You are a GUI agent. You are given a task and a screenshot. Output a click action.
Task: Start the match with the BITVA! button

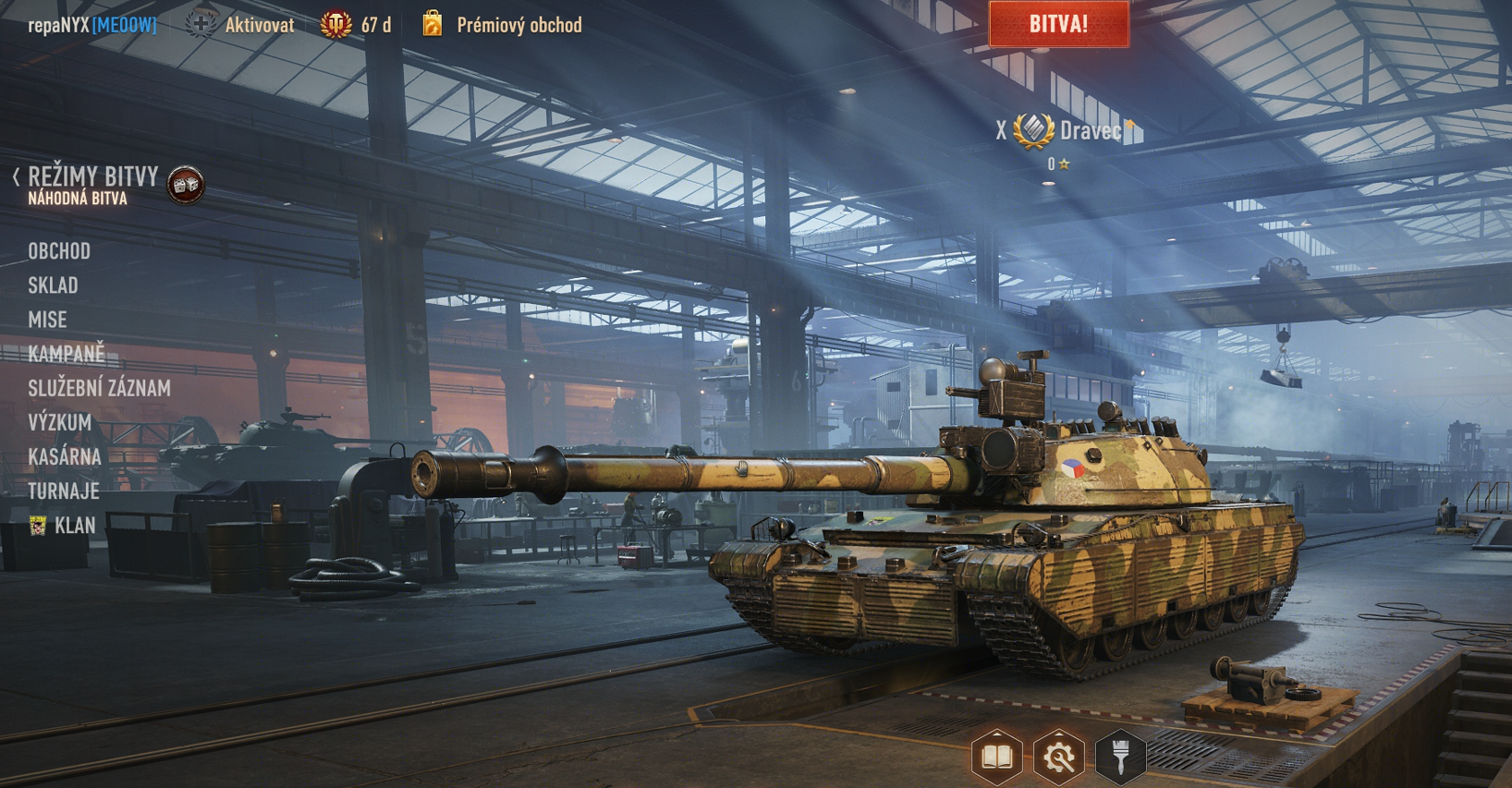tap(1058, 24)
